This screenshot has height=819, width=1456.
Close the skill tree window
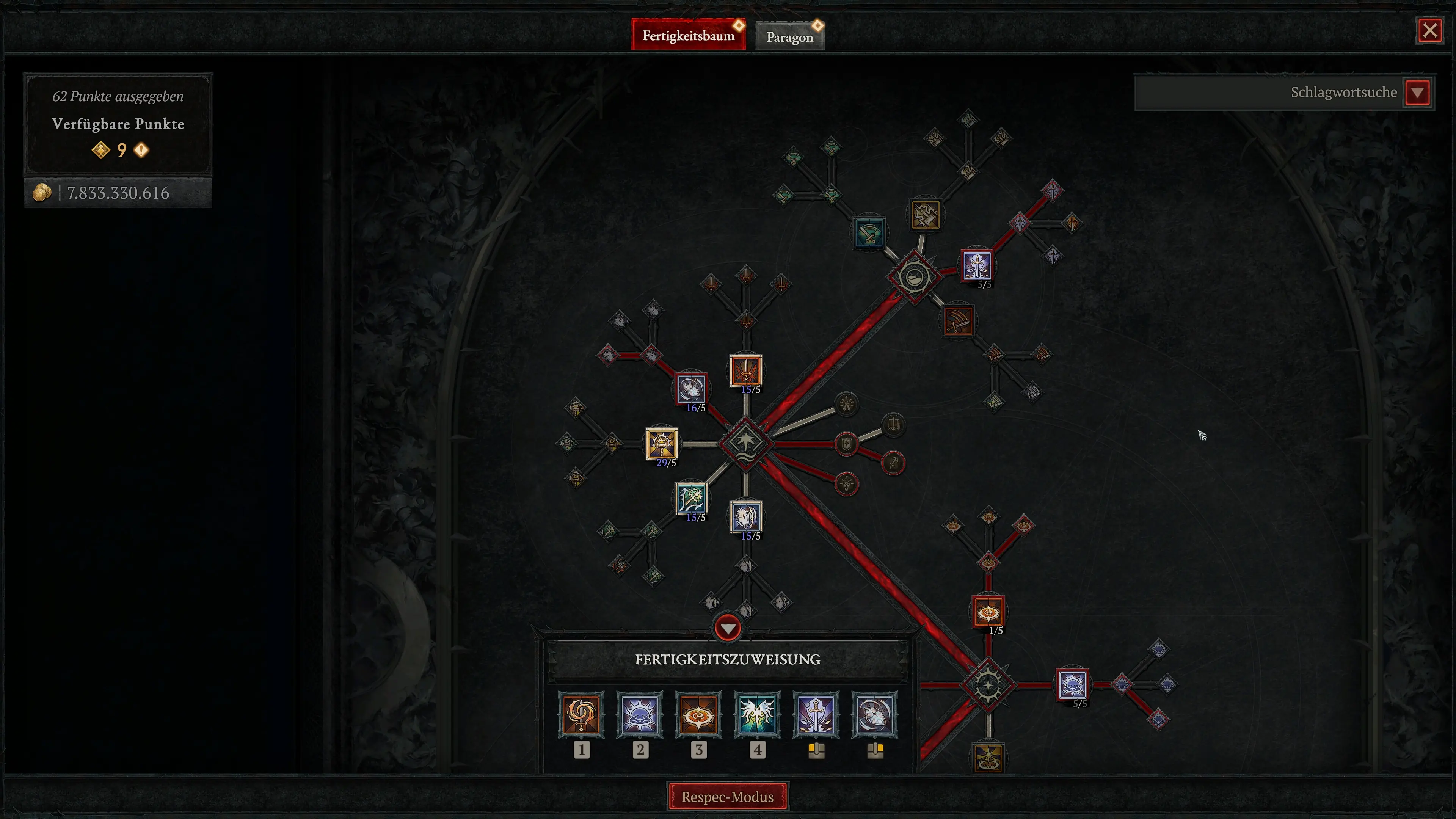pyautogui.click(x=1429, y=30)
